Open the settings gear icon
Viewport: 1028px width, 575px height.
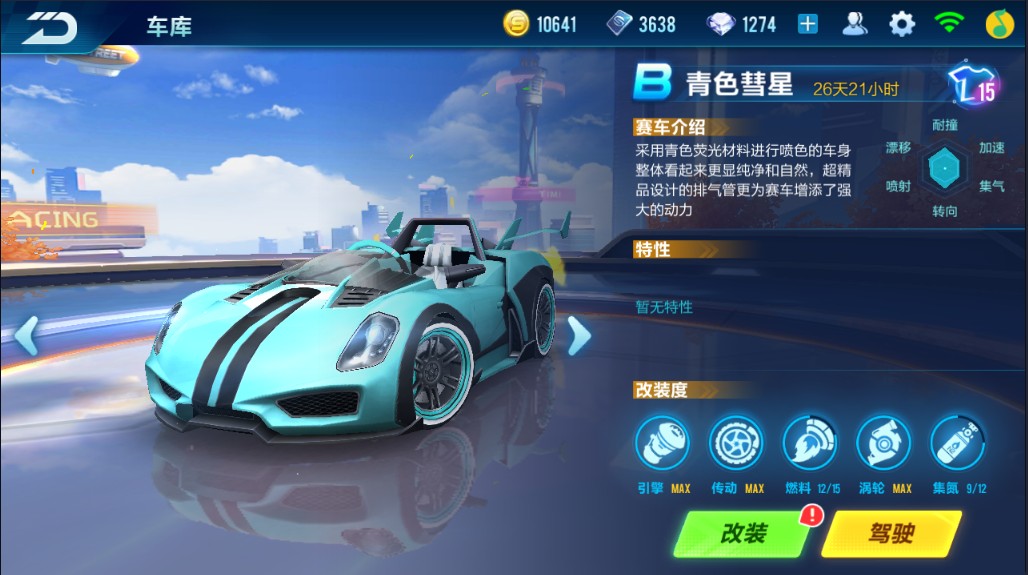[x=902, y=24]
